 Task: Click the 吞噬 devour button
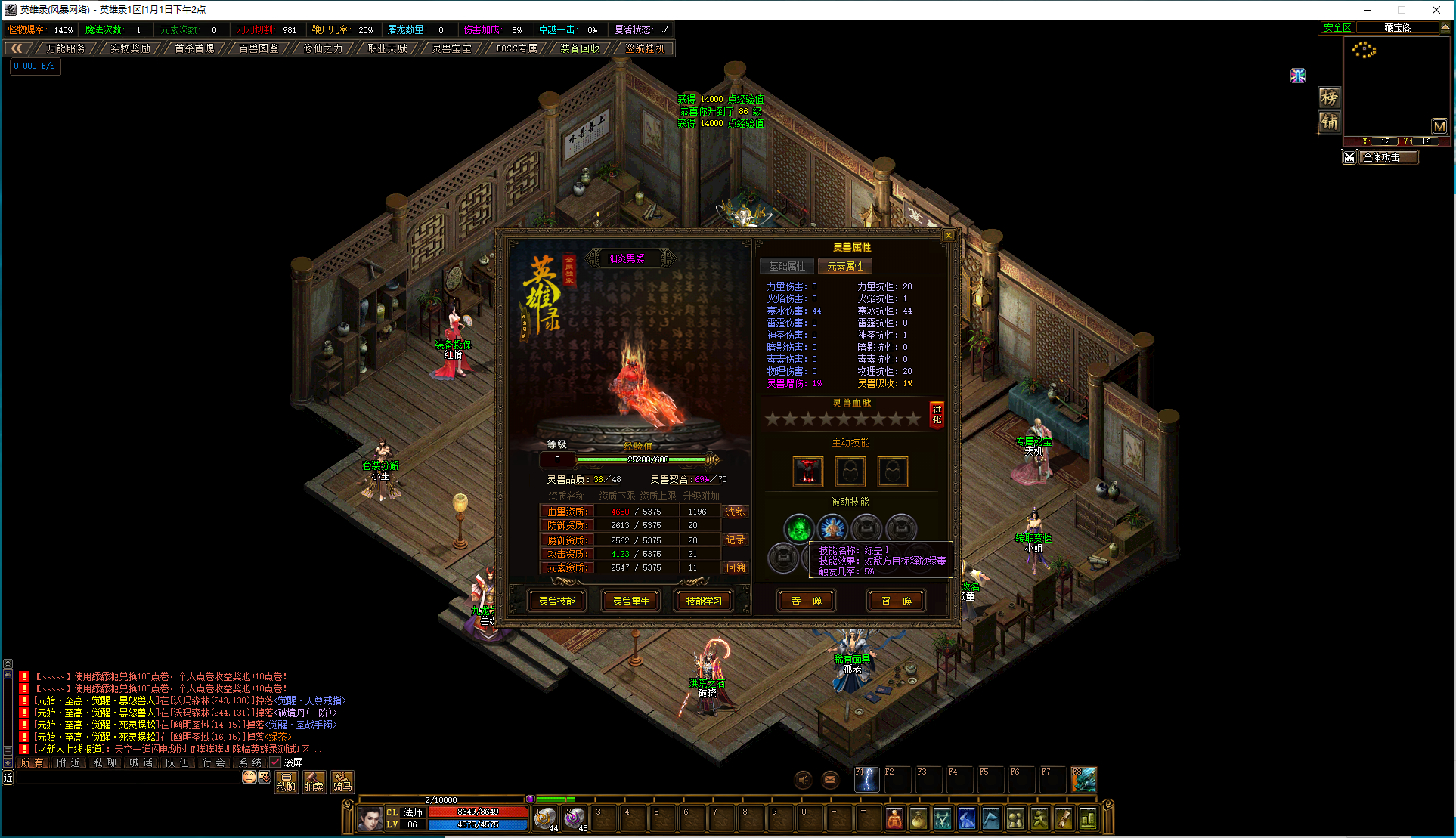807,601
